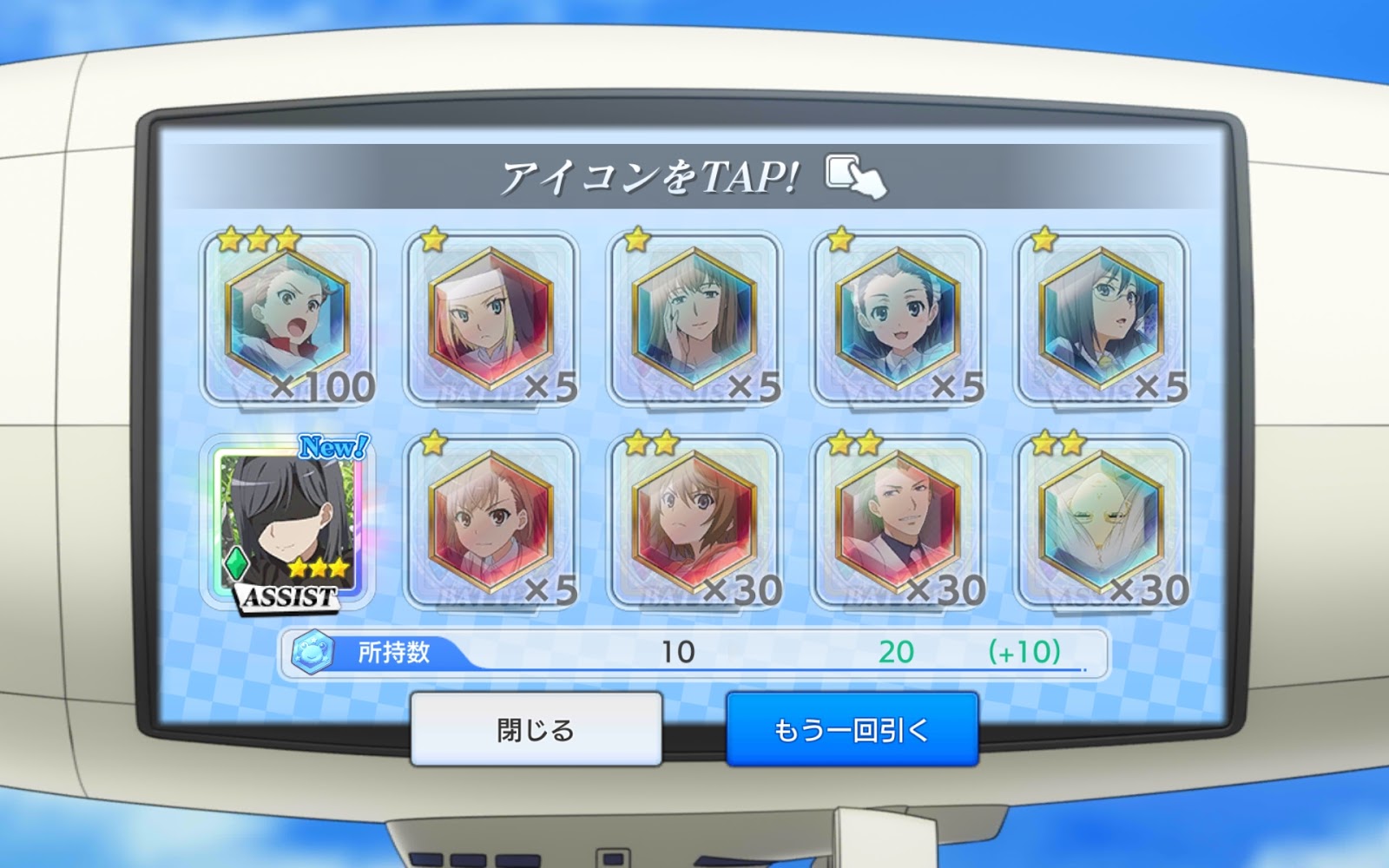This screenshot has width=1389, height=868.
Task: Choose the two-star brown-haired girl ×30 icon
Action: click(694, 523)
